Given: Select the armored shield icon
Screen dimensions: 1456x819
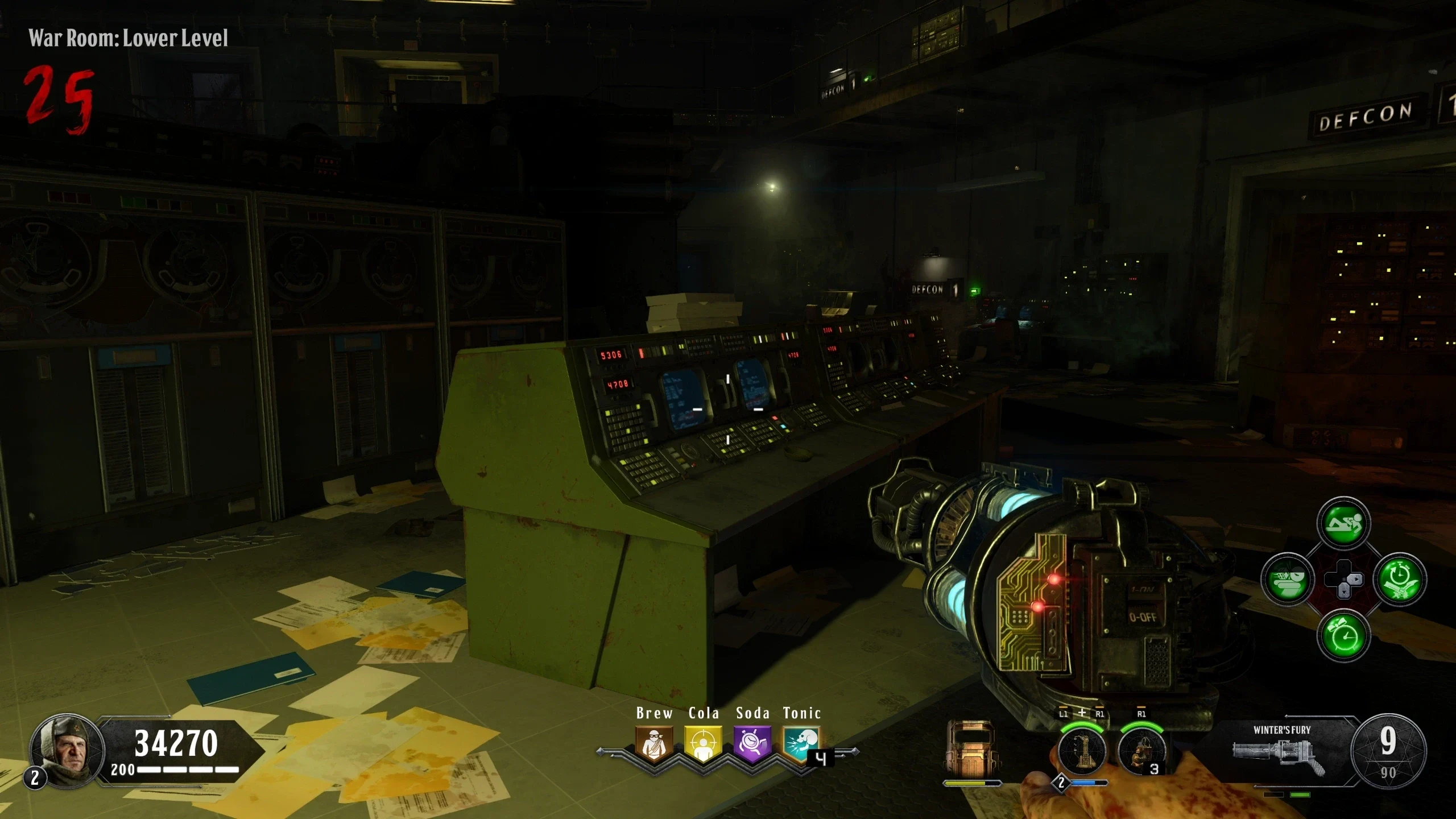Looking at the screenshot, I should tap(970, 749).
